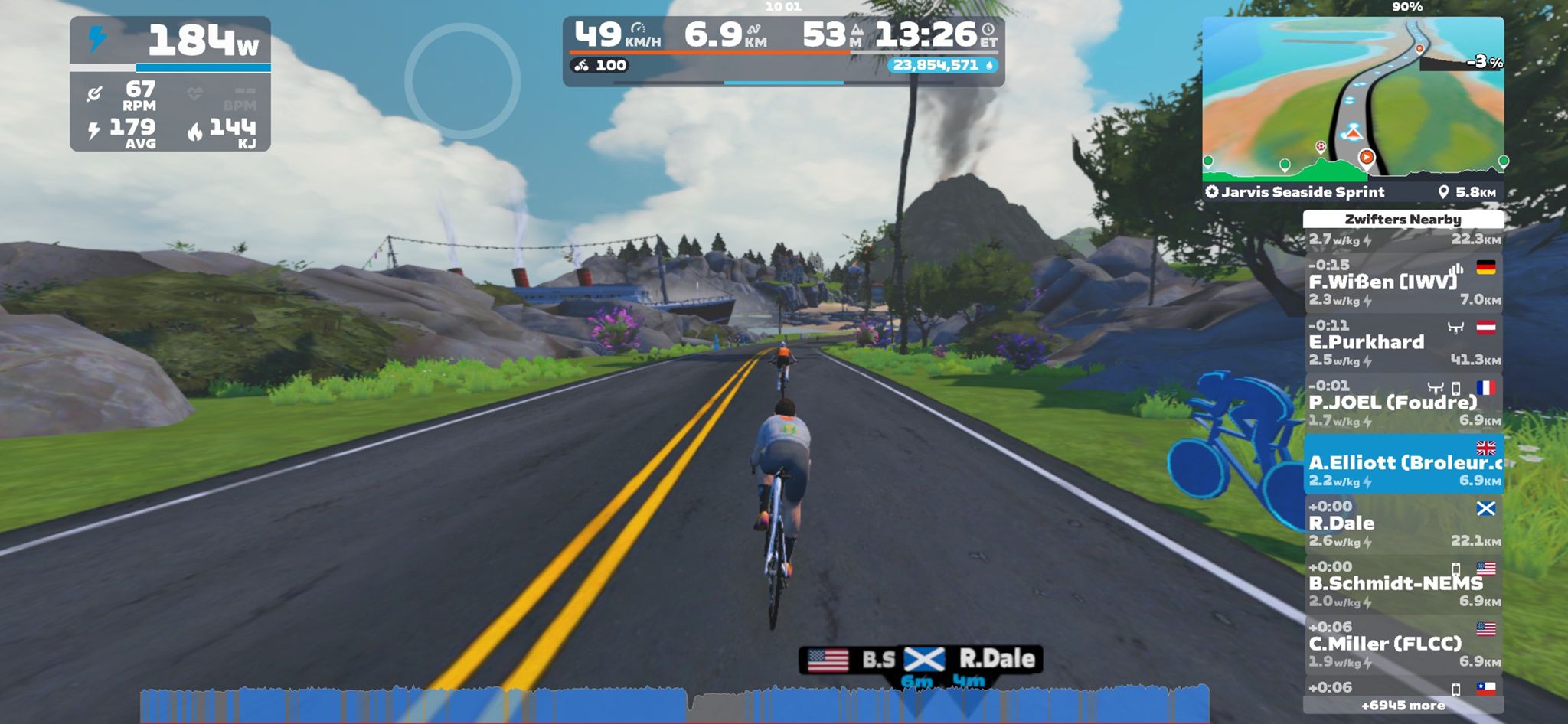The height and width of the screenshot is (724, 1568).
Task: Click the 184w power panel
Action: 170,83
